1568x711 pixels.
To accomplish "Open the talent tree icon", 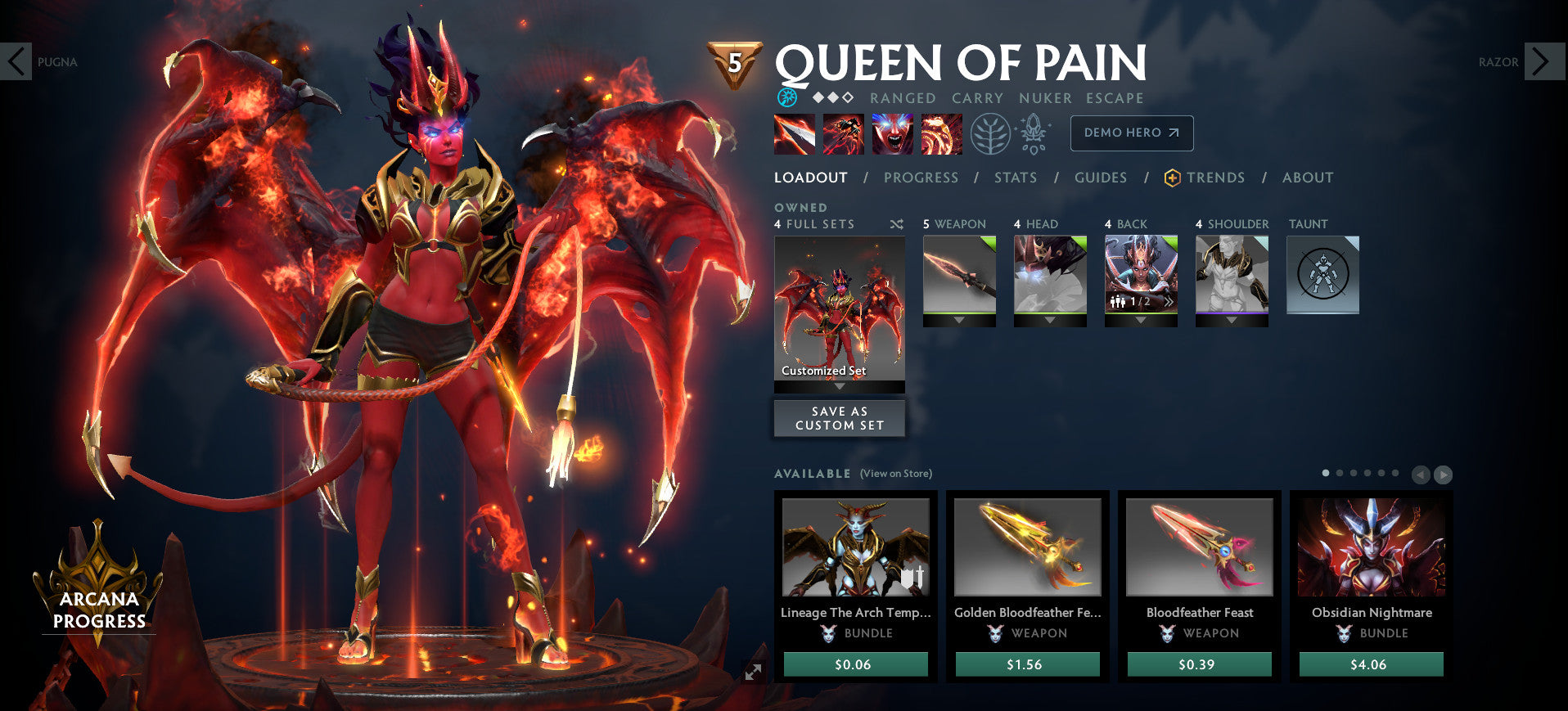I will tap(989, 133).
